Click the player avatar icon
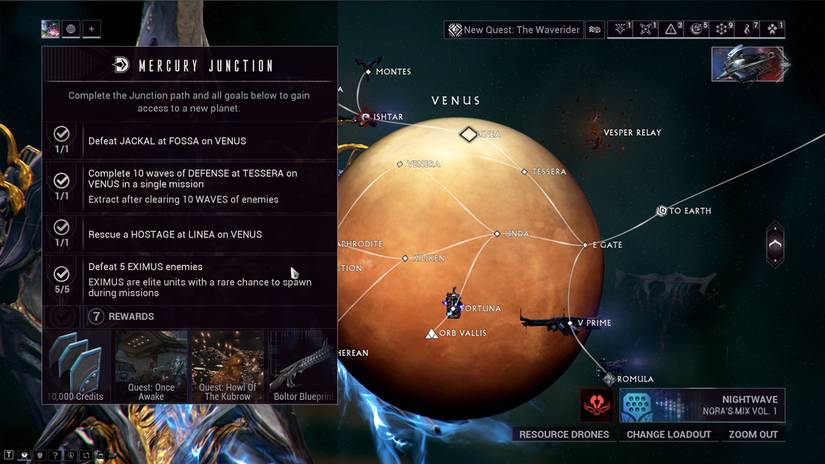This screenshot has height=464, width=825. coord(50,29)
